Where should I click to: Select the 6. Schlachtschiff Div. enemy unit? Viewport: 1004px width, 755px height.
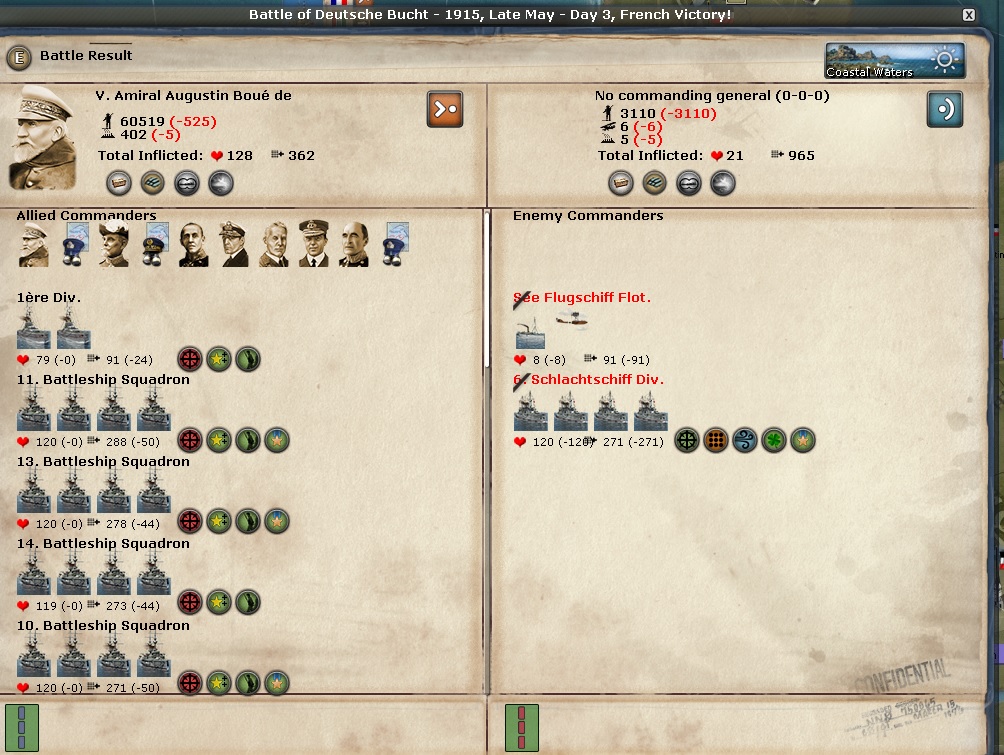588,380
